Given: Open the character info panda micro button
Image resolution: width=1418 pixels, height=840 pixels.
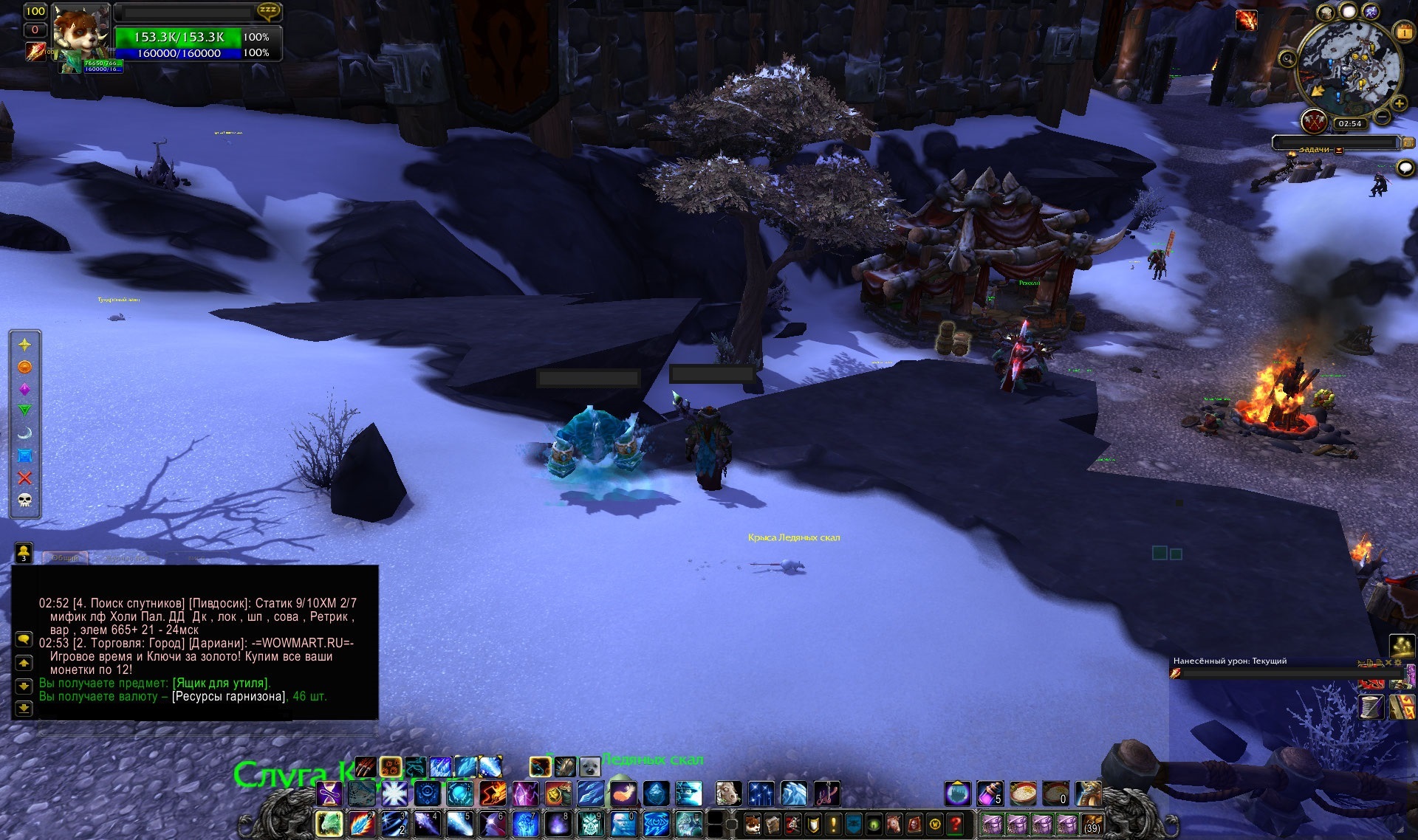Looking at the screenshot, I should click(x=752, y=824).
